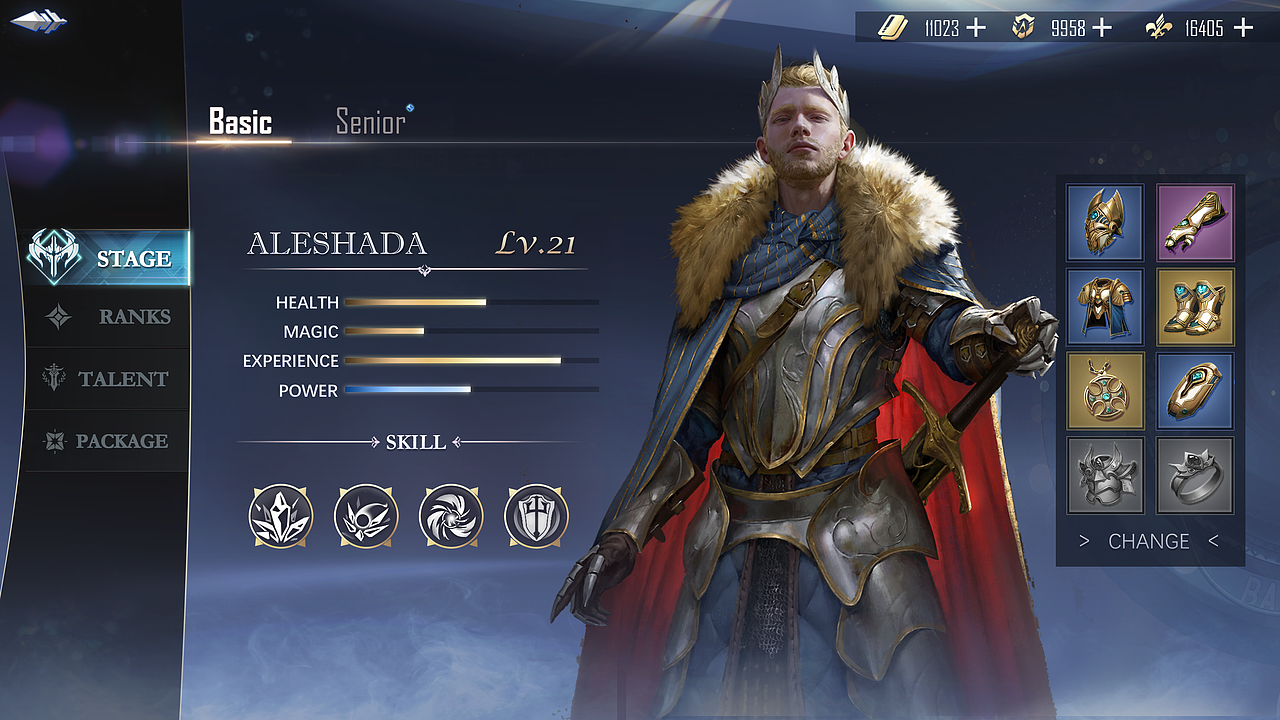Click the CHANGE equipment button

(1149, 541)
